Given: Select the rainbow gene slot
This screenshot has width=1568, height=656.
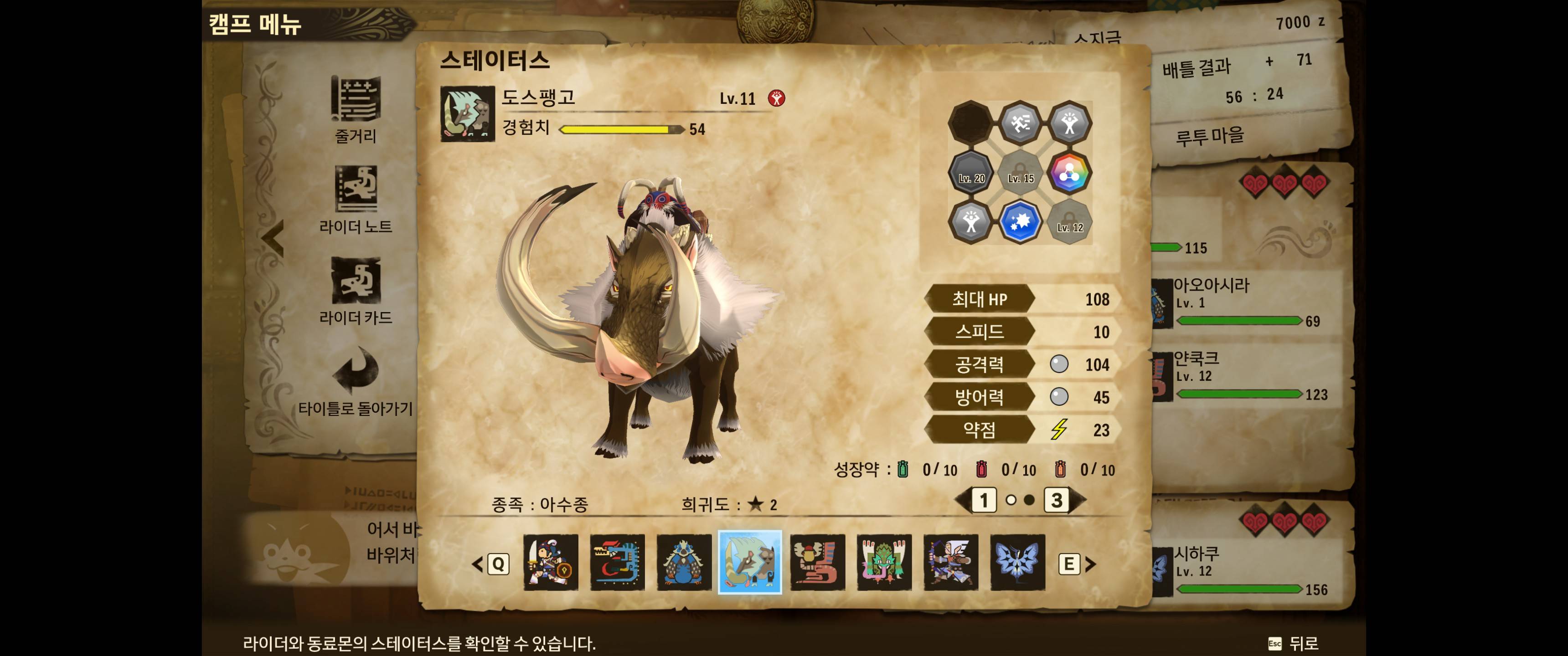Looking at the screenshot, I should click(x=1069, y=172).
